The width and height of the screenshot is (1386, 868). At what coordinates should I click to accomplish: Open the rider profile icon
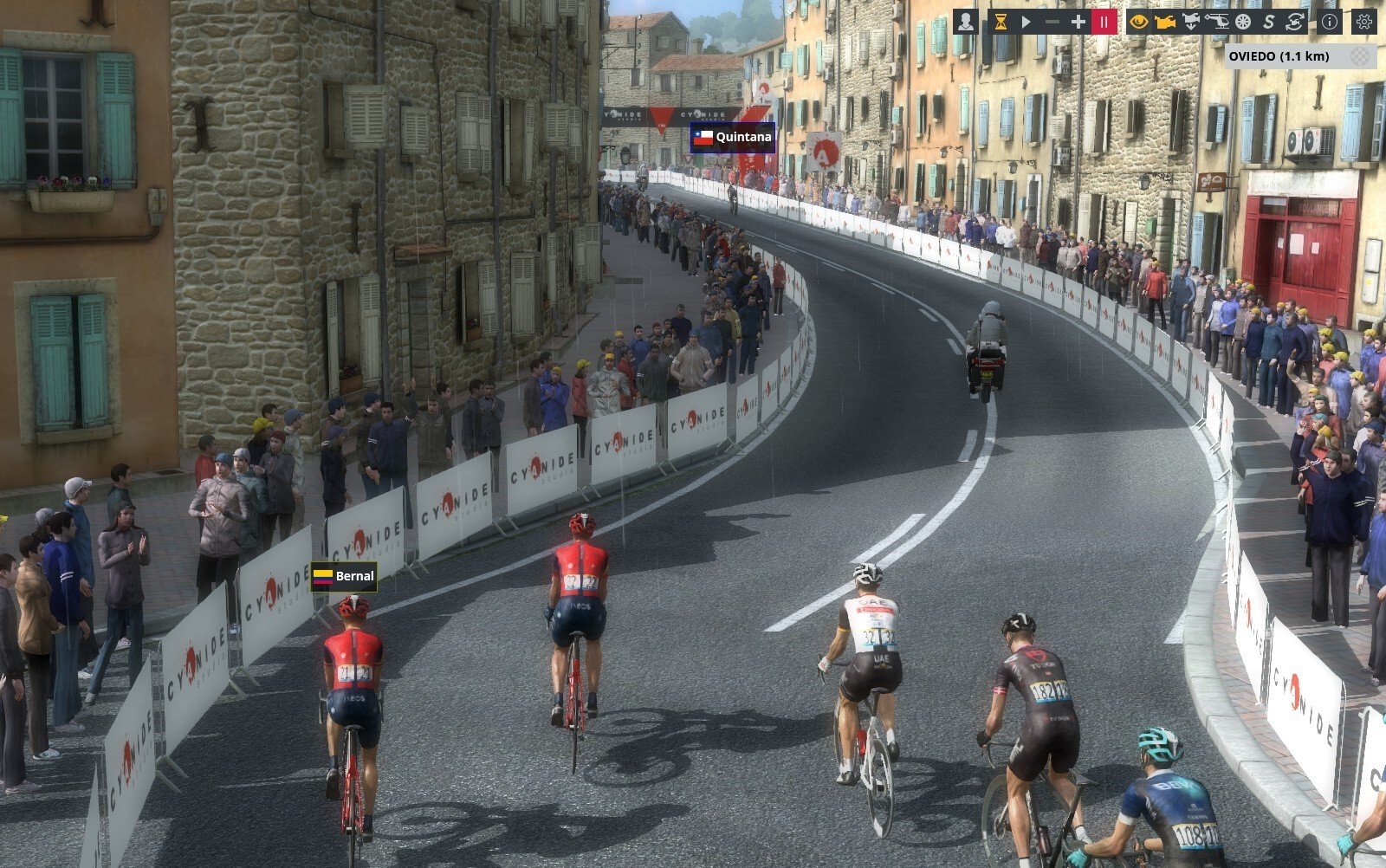tap(966, 22)
